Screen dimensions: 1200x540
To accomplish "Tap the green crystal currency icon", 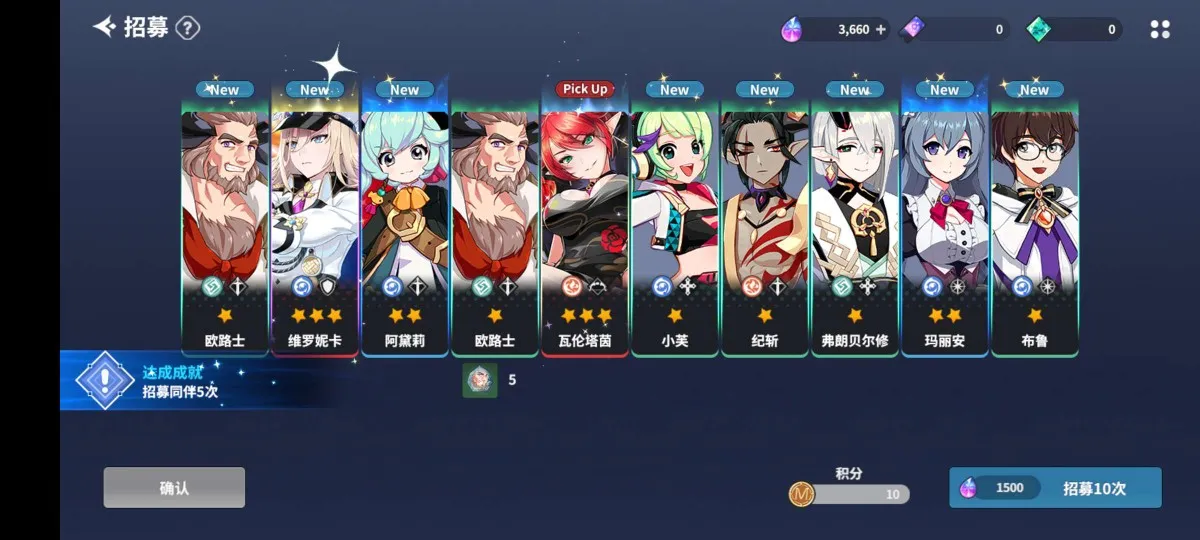I will click(x=1039, y=30).
